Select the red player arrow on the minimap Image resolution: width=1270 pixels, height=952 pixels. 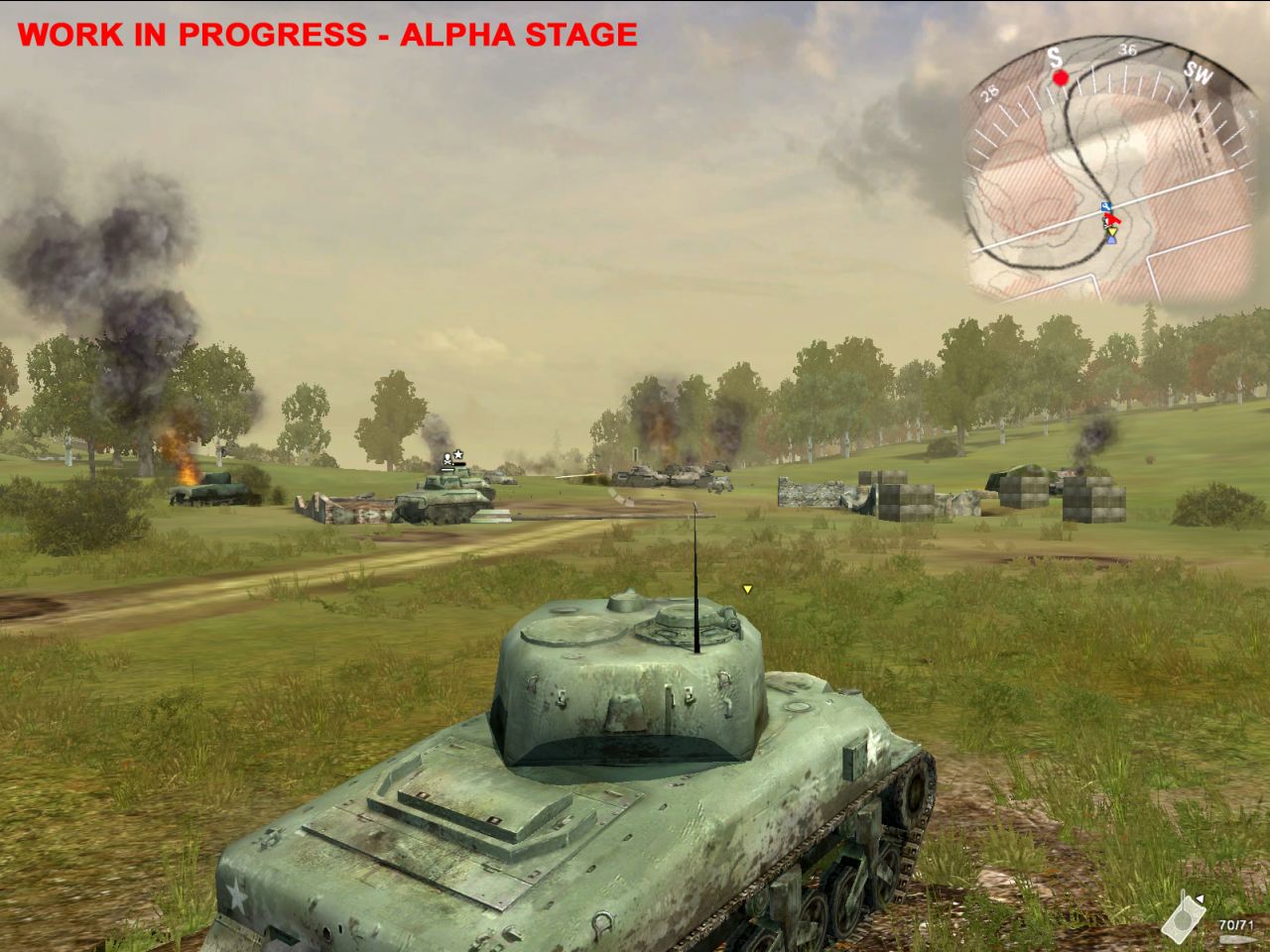click(1111, 220)
